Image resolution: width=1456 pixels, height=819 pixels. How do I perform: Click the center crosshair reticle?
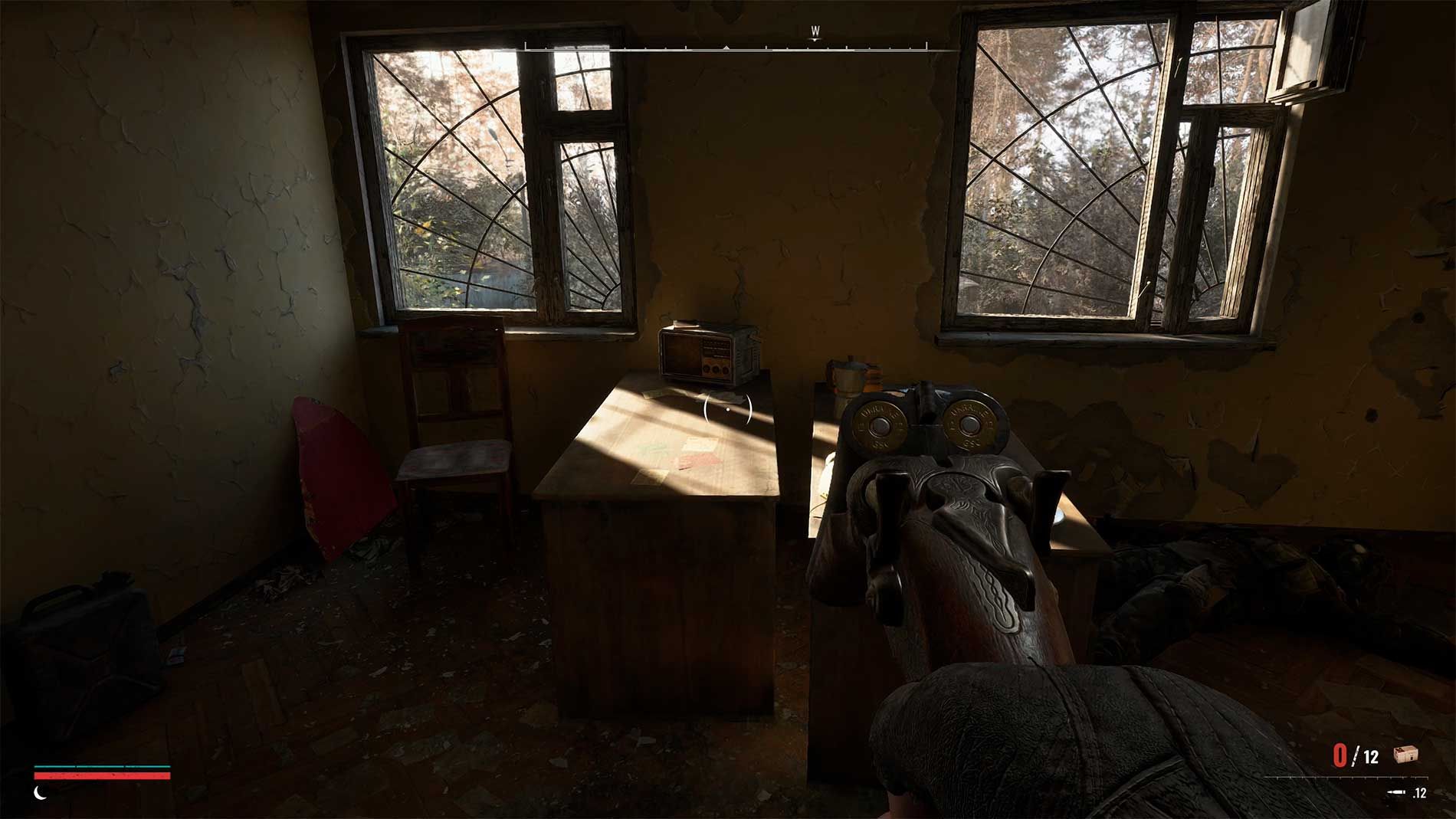point(726,410)
